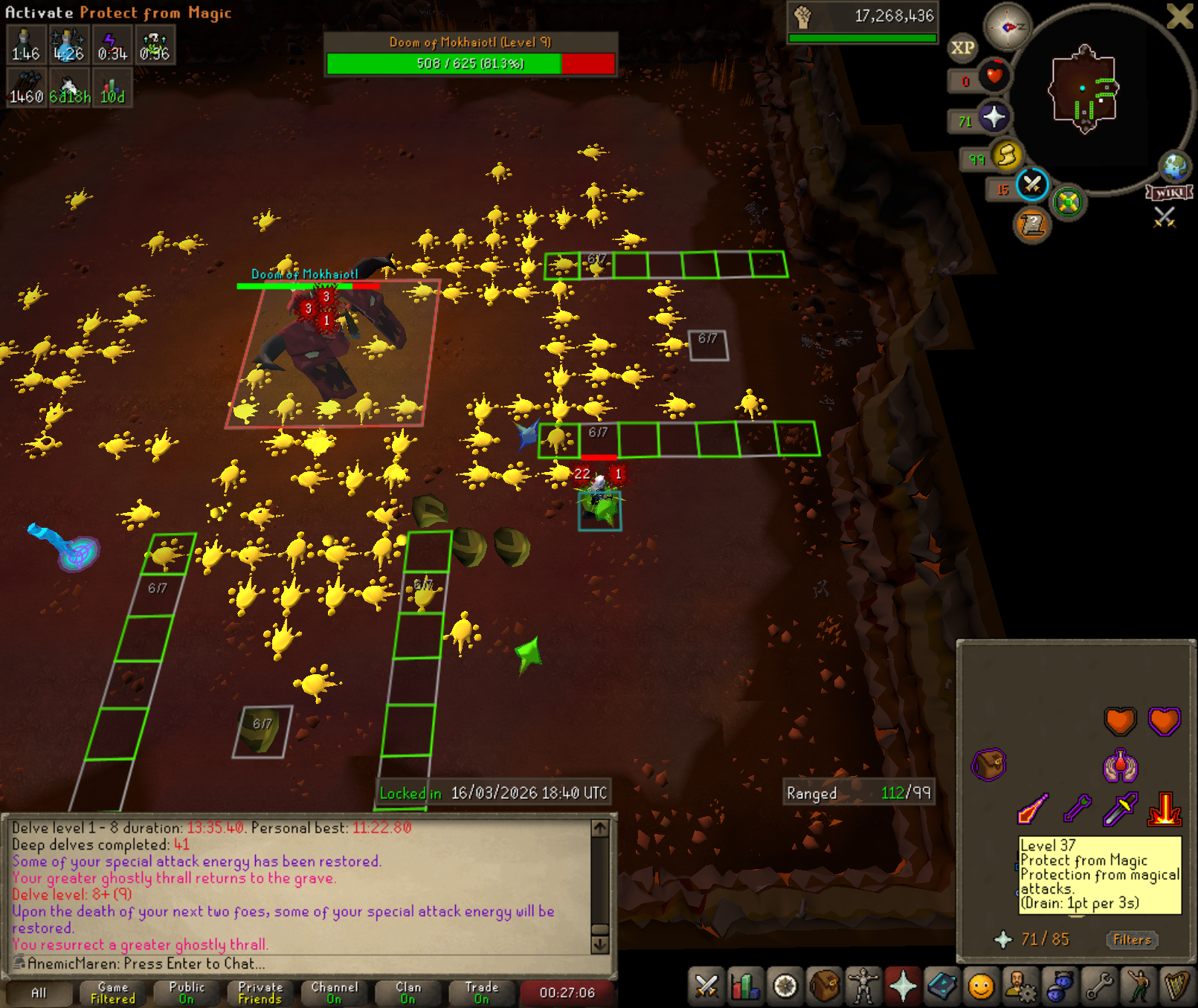Toggle run energy boot orb
The image size is (1198, 1008).
point(1006,155)
